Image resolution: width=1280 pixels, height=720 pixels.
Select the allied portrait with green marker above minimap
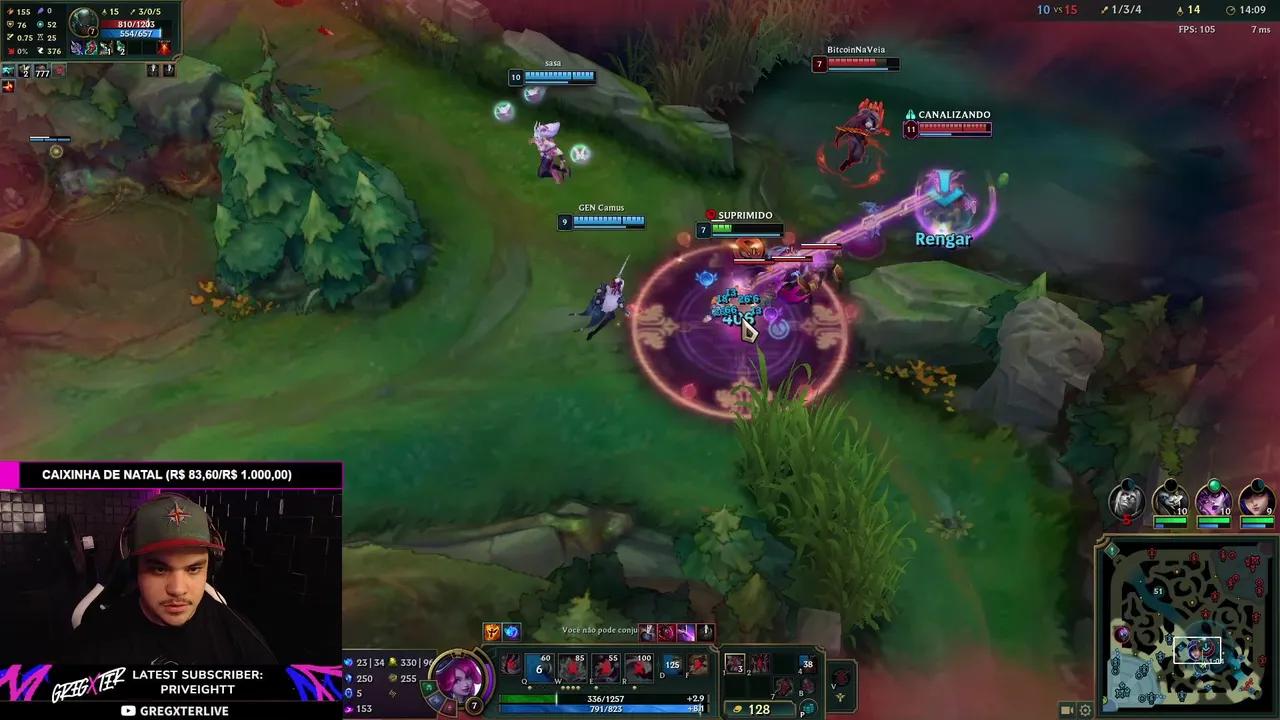1213,503
